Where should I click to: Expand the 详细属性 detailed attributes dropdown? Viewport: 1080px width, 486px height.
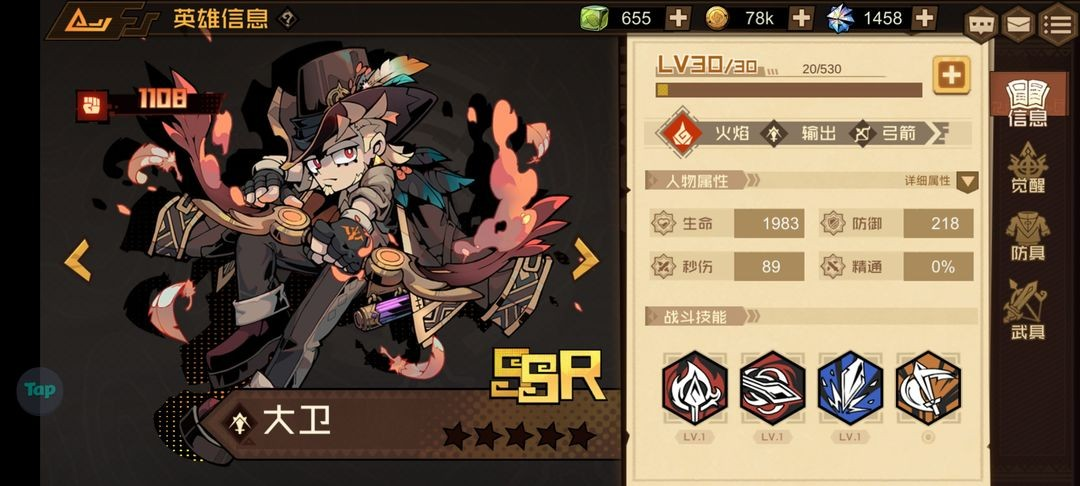pyautogui.click(x=967, y=181)
